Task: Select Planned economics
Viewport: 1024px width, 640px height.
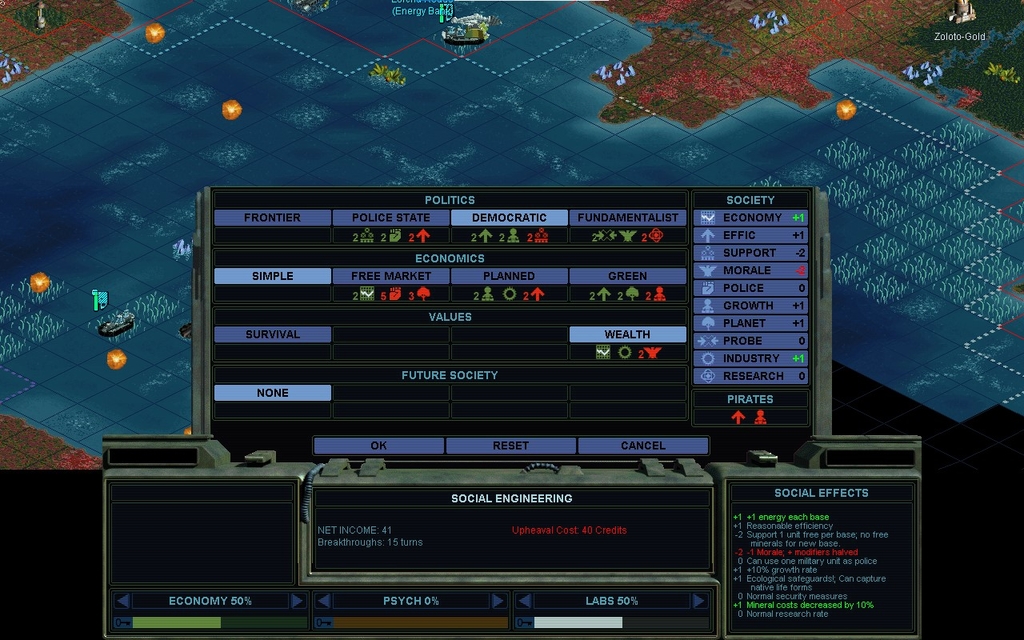Action: tap(509, 276)
